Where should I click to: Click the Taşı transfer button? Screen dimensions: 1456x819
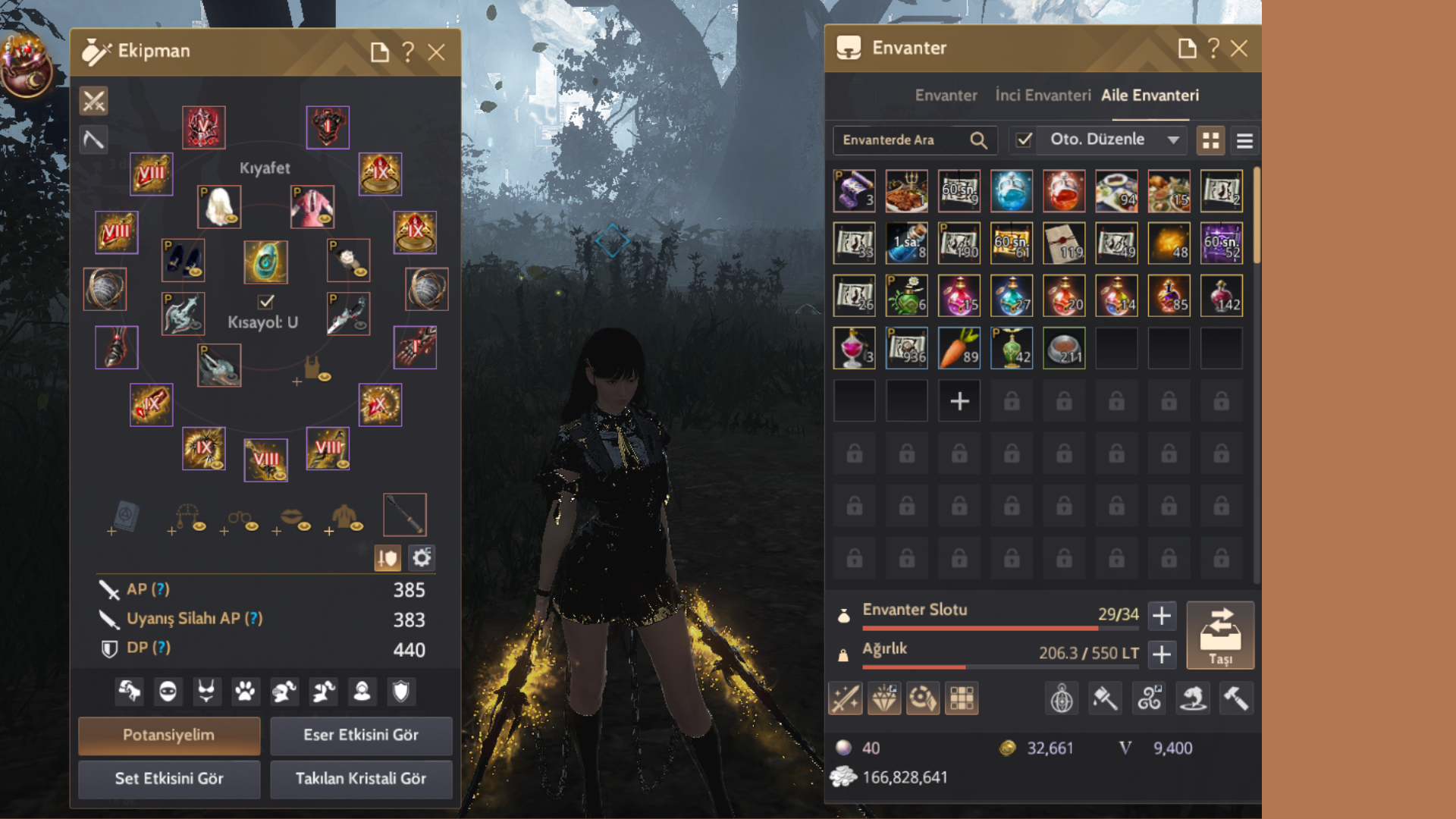tap(1220, 635)
